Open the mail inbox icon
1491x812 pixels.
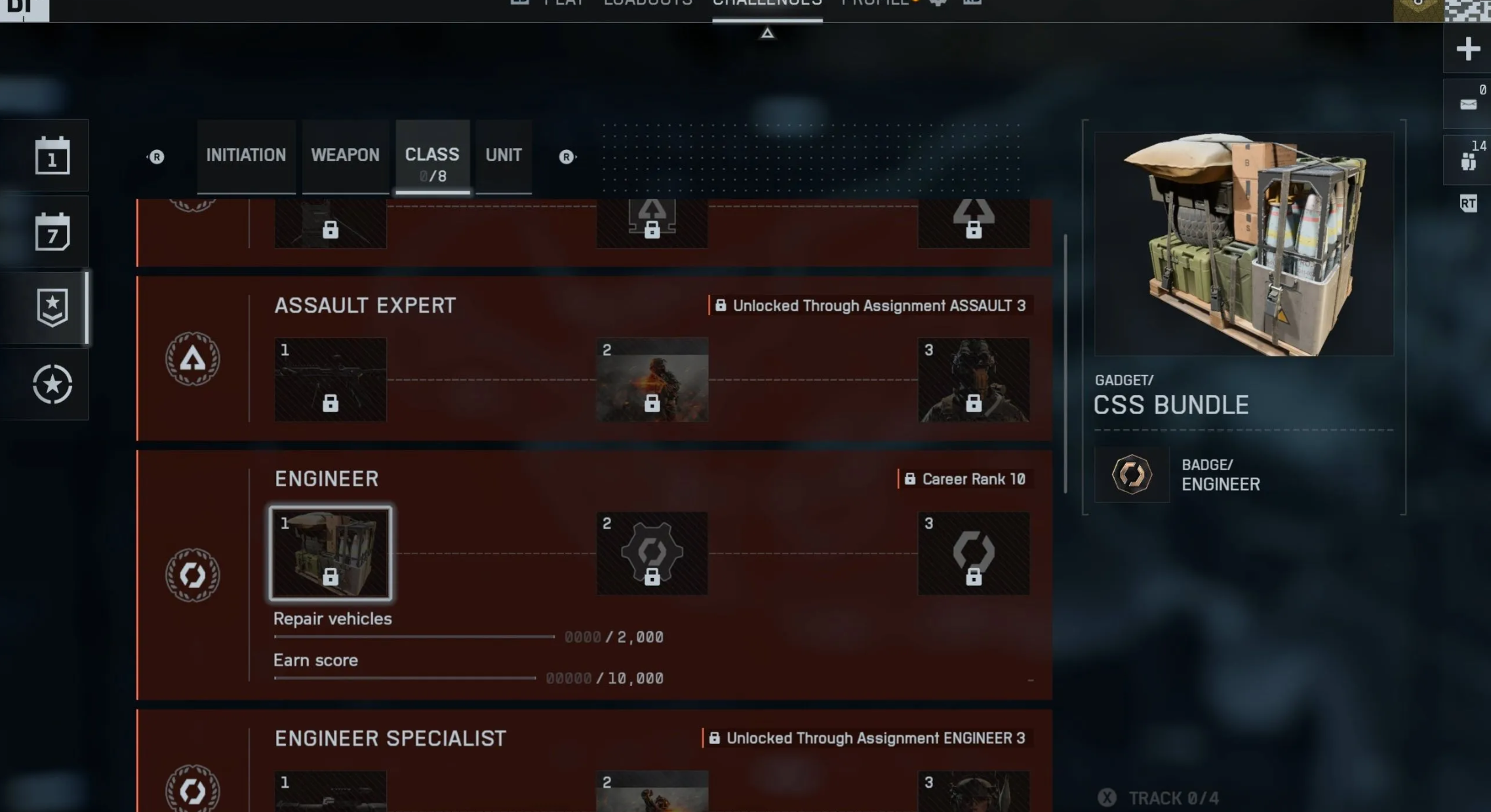(1467, 104)
